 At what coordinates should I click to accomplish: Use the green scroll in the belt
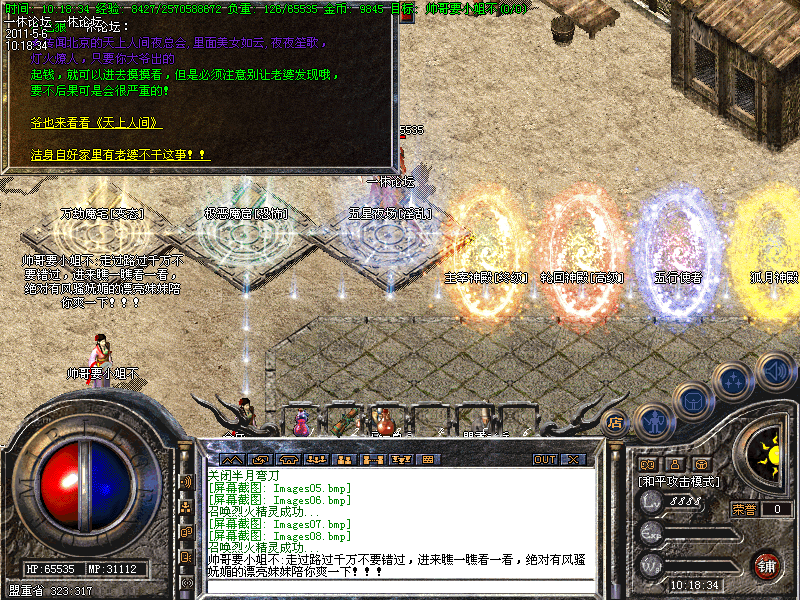(x=341, y=422)
